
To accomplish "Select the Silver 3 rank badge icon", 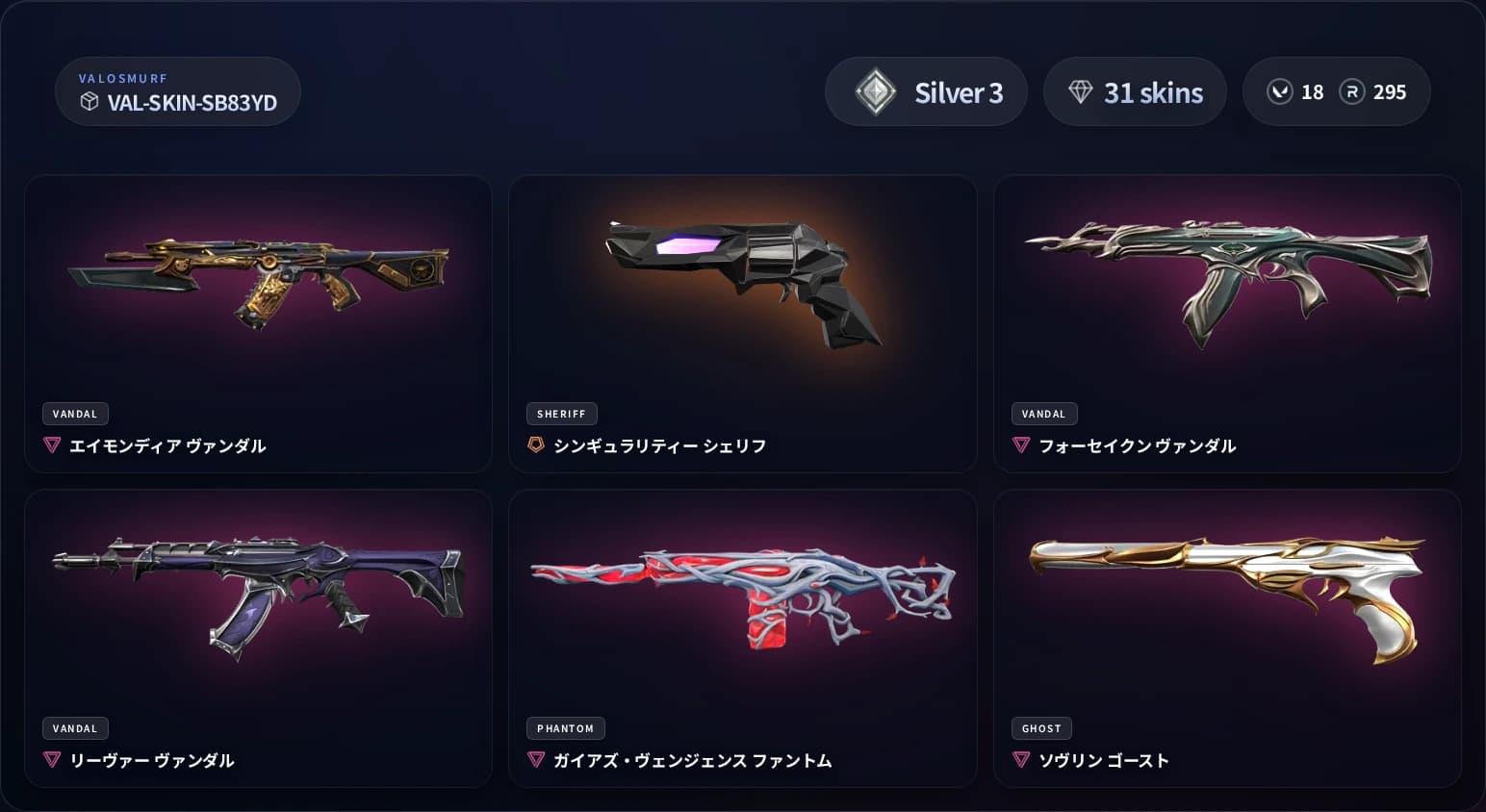I will click(877, 91).
